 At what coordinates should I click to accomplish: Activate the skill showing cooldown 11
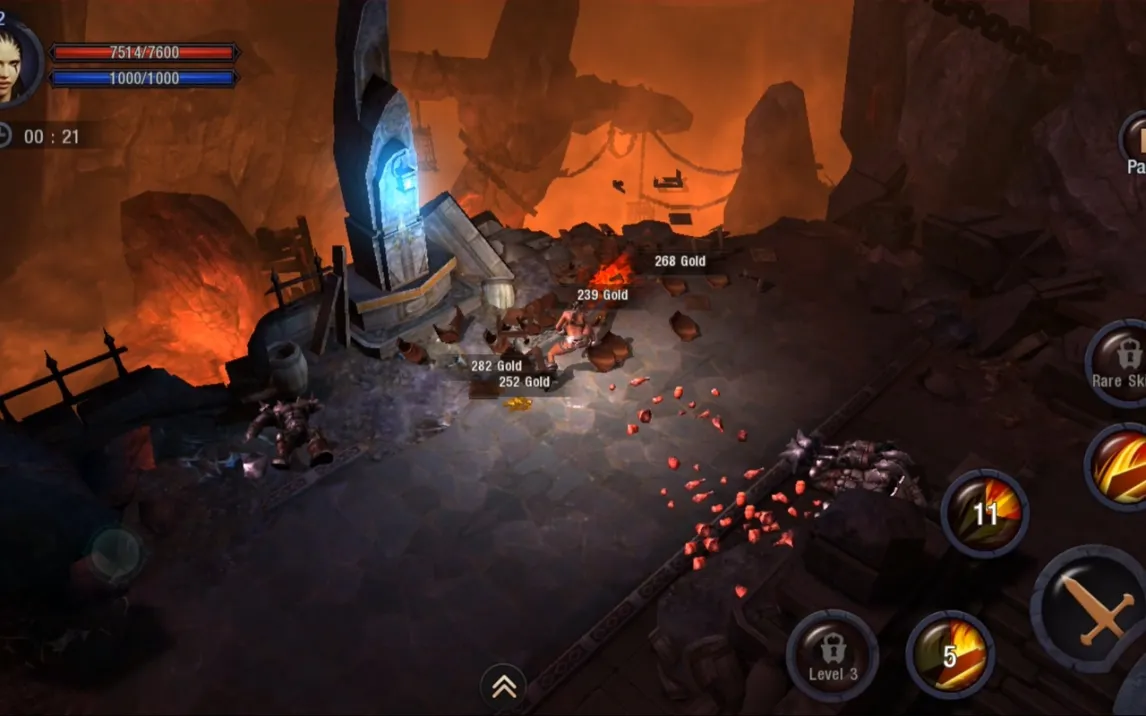click(x=984, y=513)
